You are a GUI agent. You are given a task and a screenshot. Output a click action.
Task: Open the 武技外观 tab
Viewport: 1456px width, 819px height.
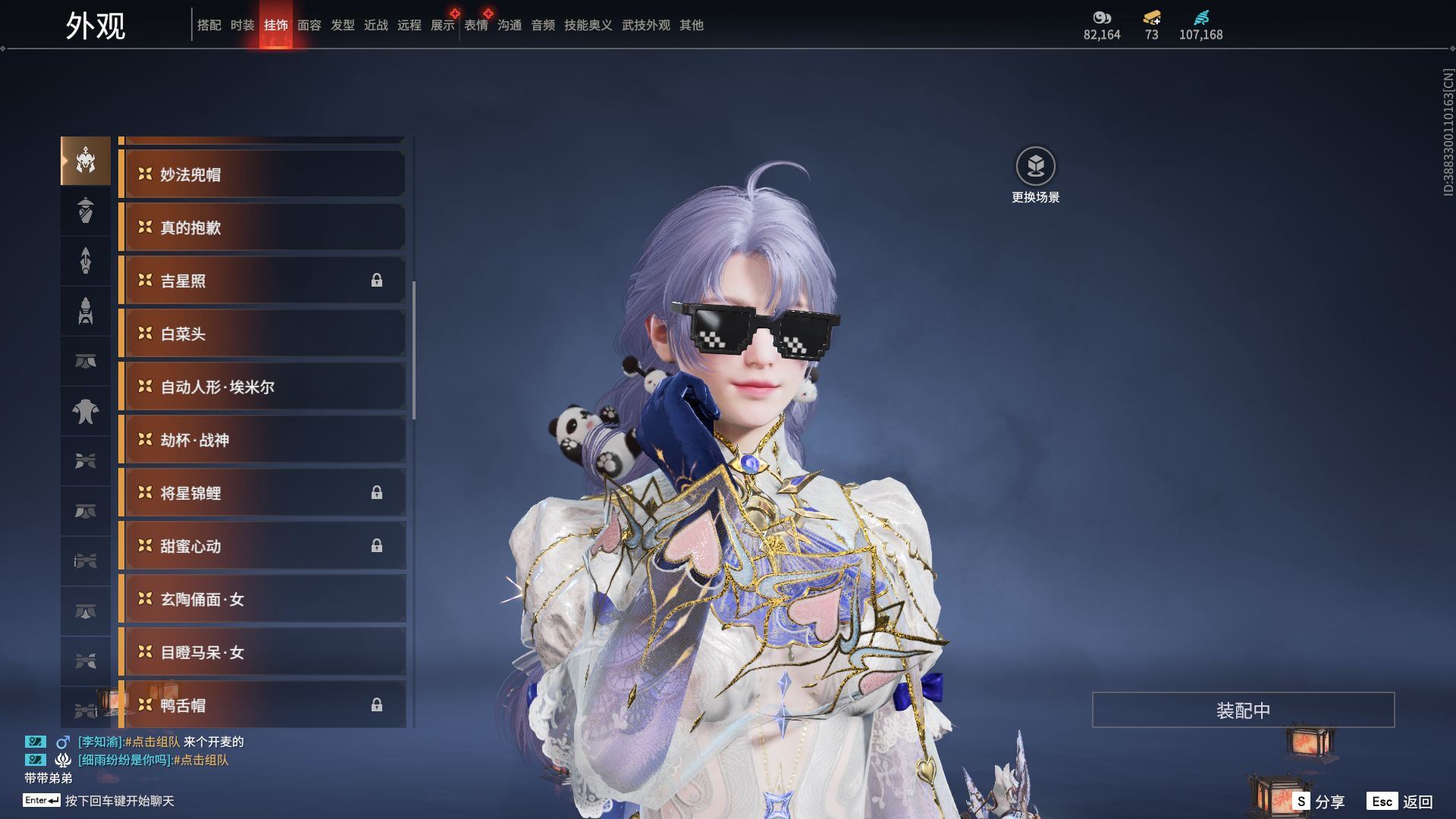(646, 25)
